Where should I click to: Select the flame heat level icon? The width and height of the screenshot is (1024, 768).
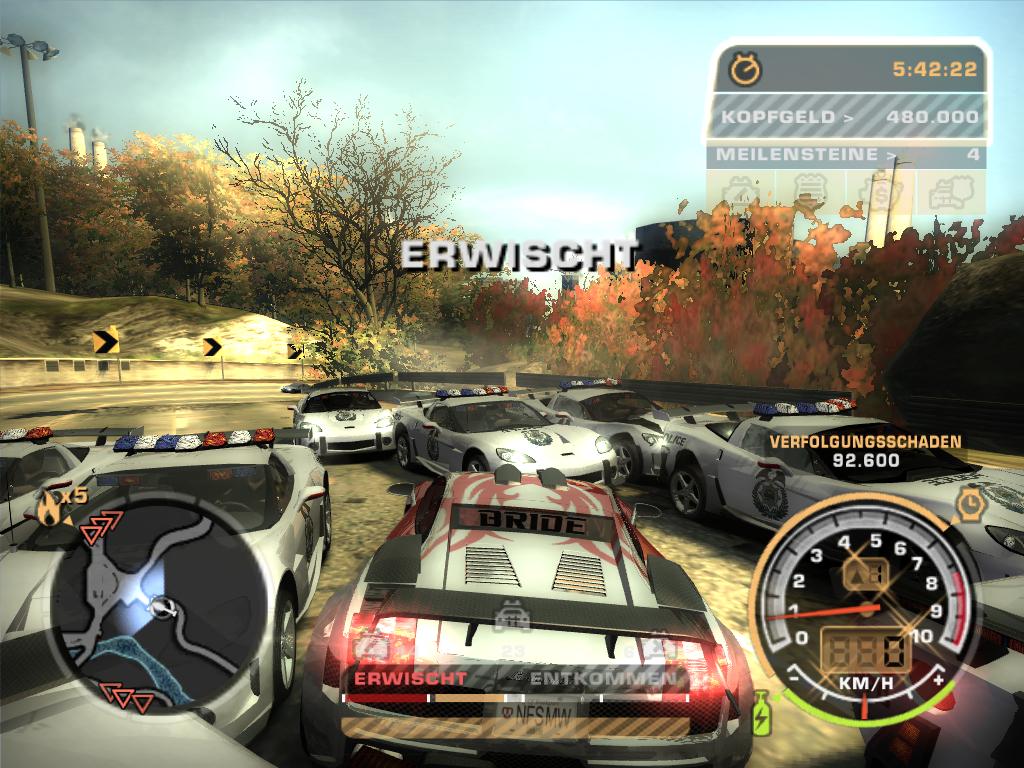click(x=48, y=509)
